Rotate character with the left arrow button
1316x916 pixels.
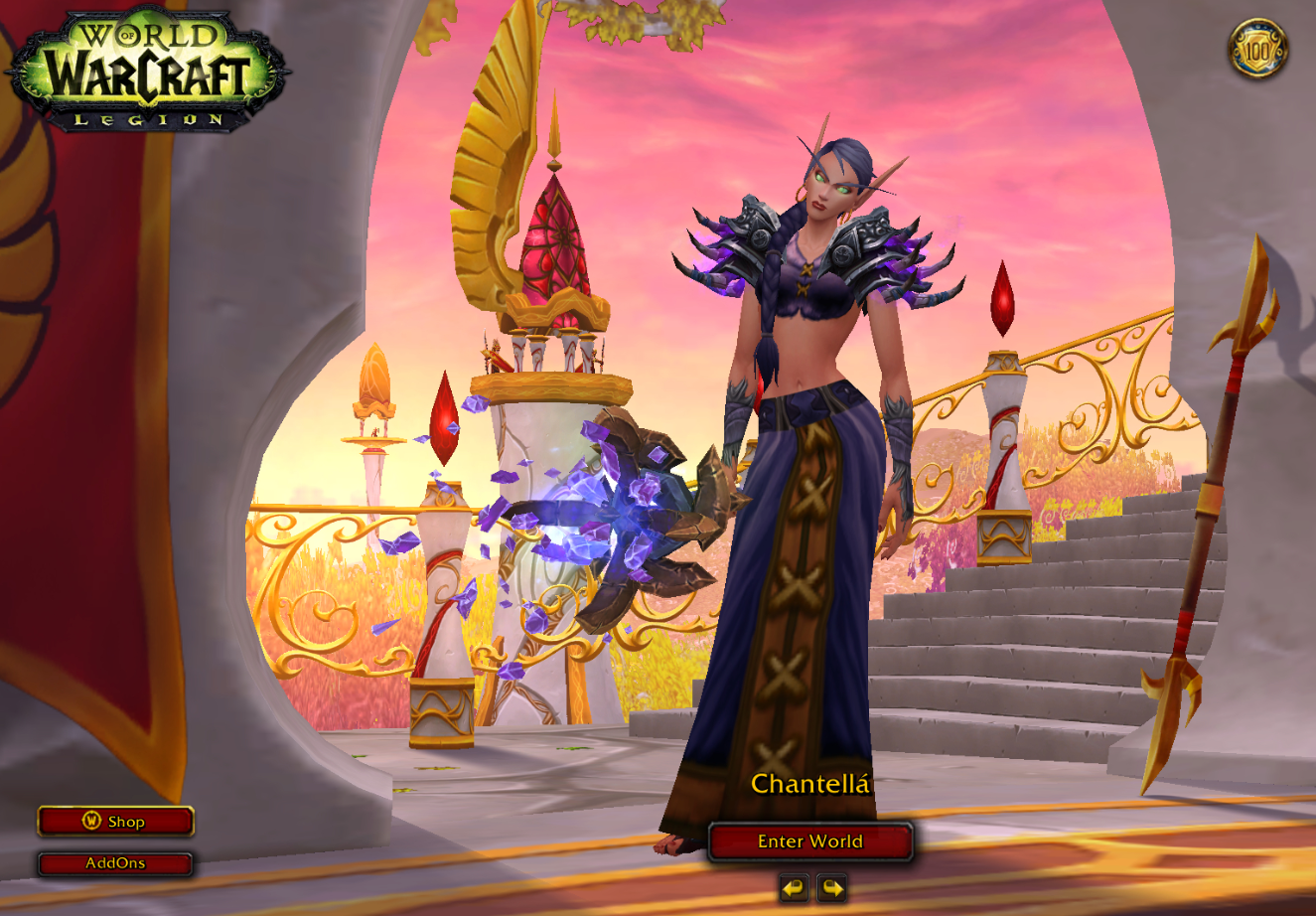pyautogui.click(x=794, y=887)
